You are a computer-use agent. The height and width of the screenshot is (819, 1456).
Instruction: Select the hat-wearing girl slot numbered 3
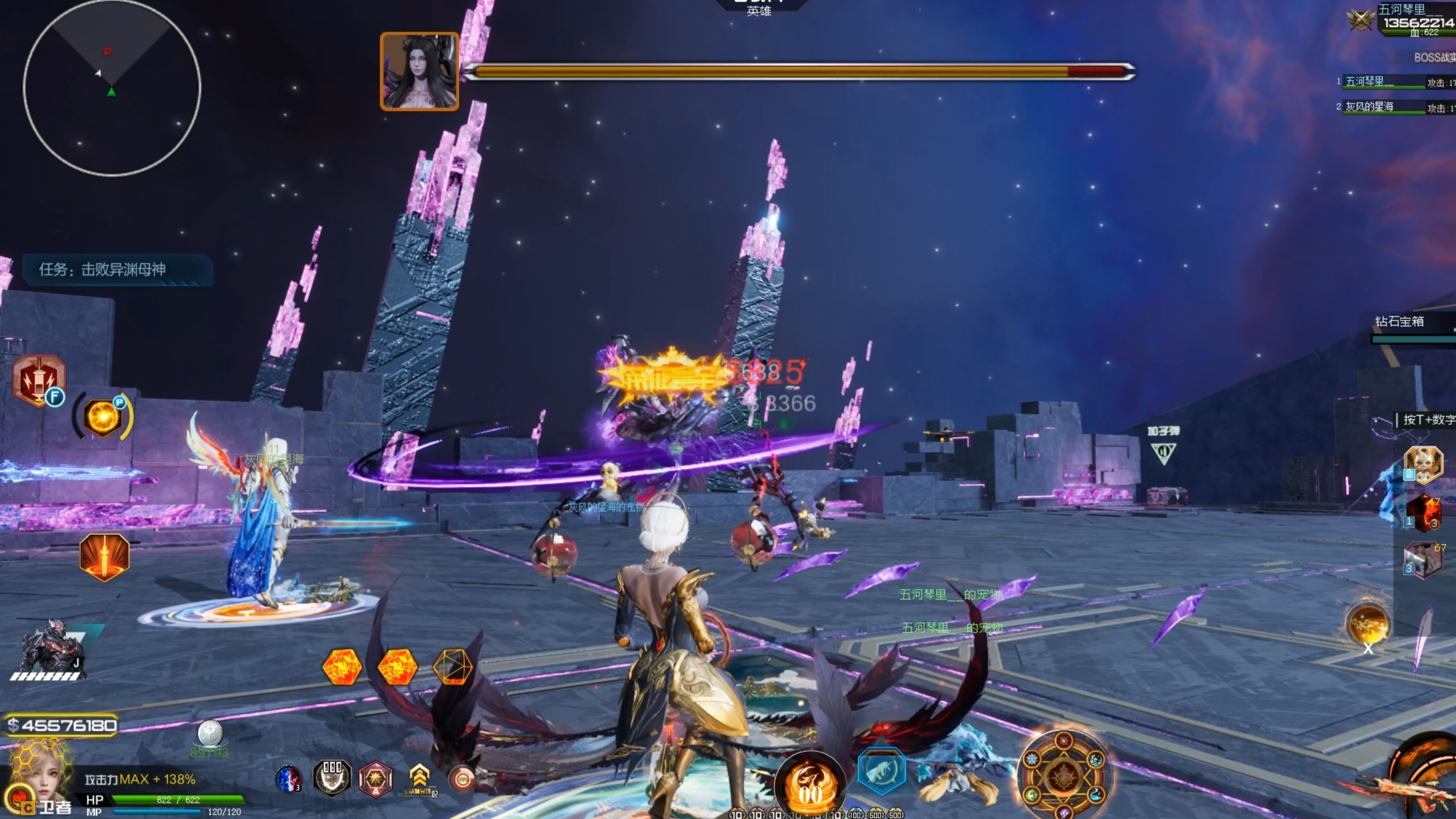1423,560
